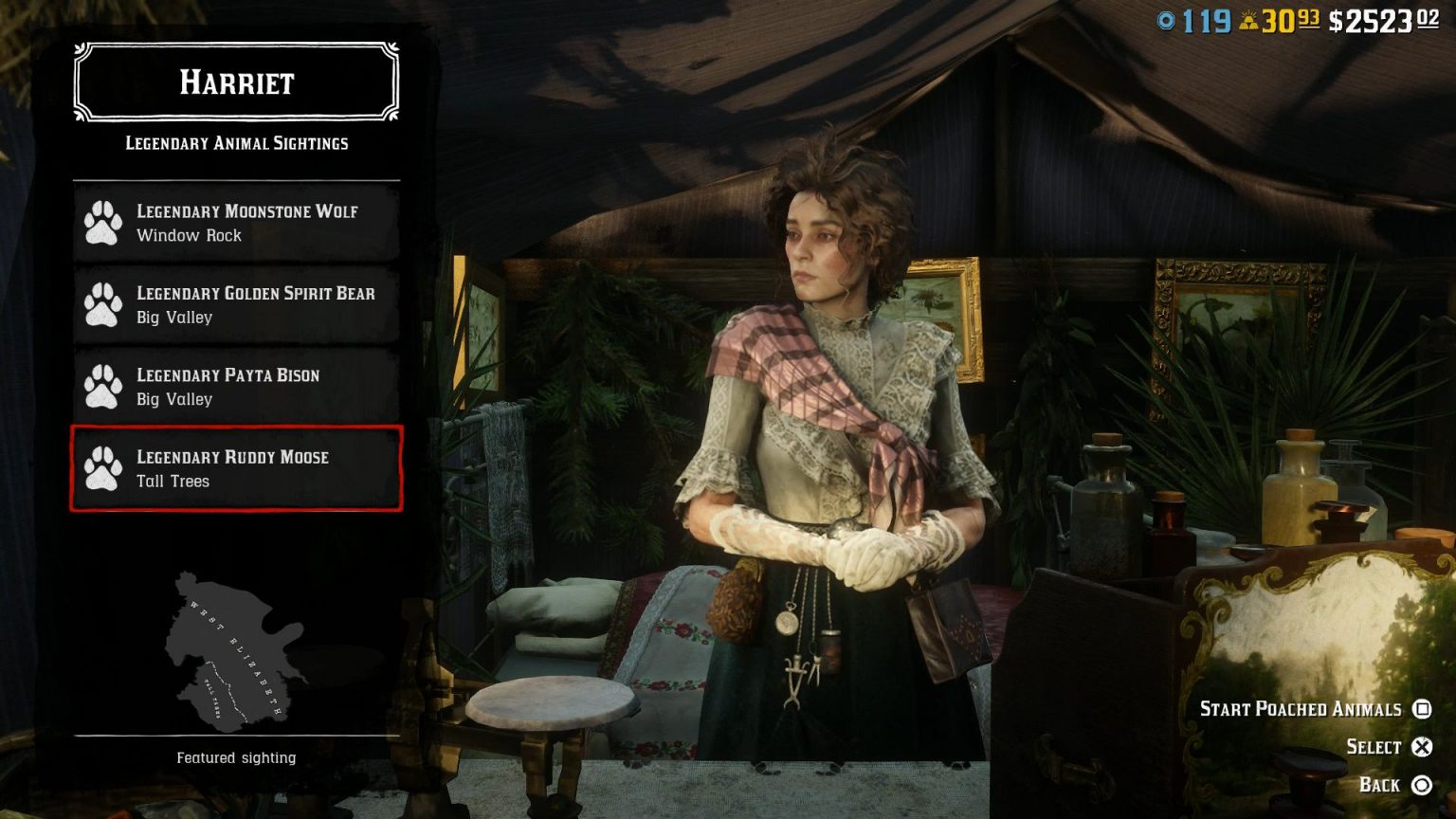Select the Legendary Moonstone Wolf sighting
The image size is (1456, 819).
coord(237,223)
